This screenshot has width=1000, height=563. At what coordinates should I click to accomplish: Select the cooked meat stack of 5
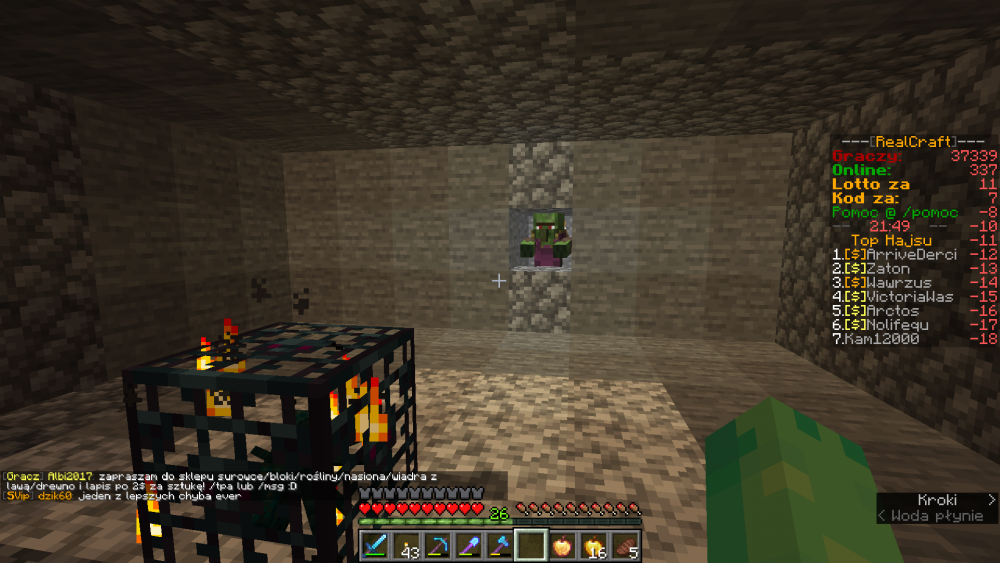coord(624,545)
